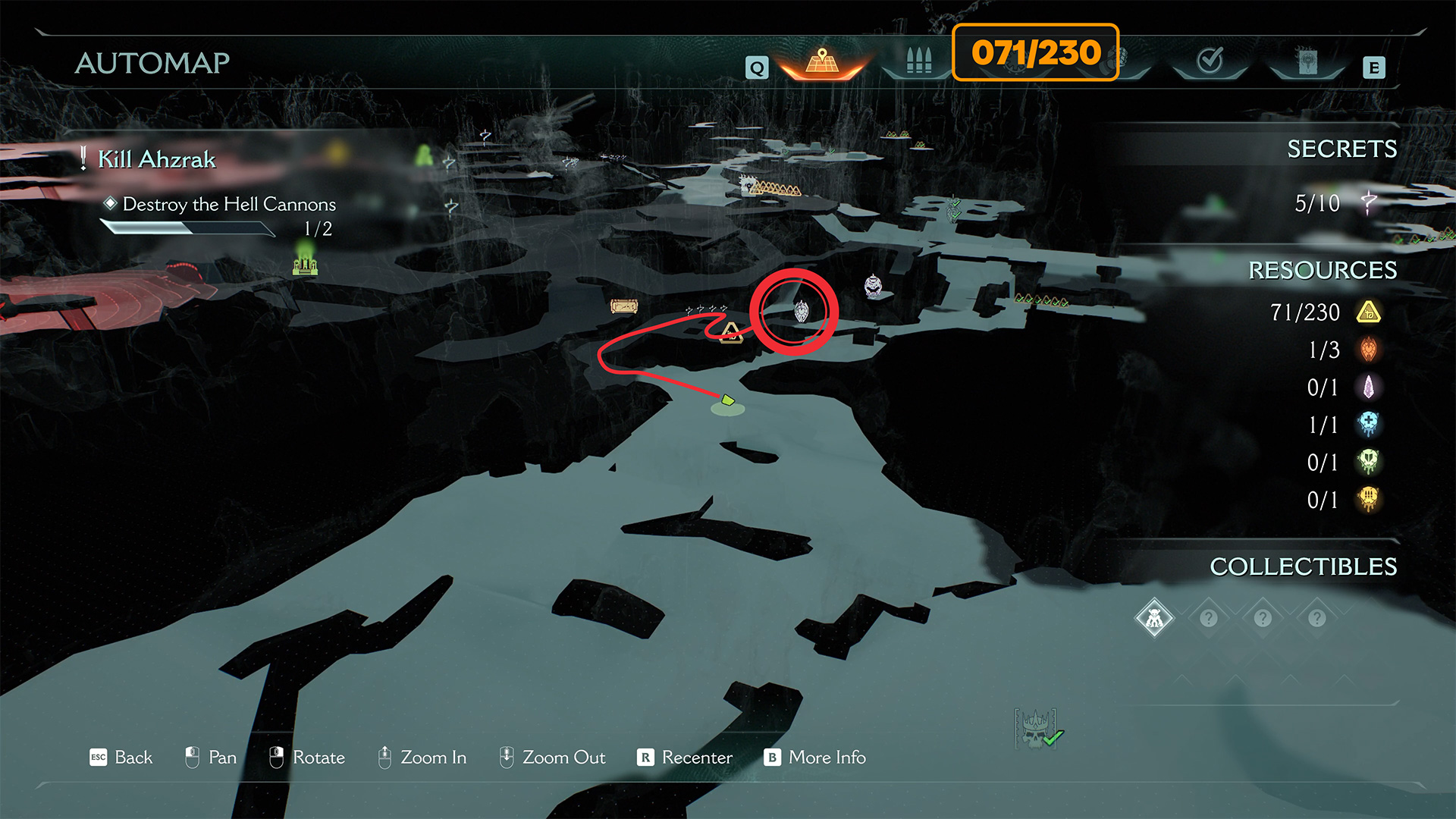
Task: Open the checkmark objectives tab
Action: pos(1210,61)
